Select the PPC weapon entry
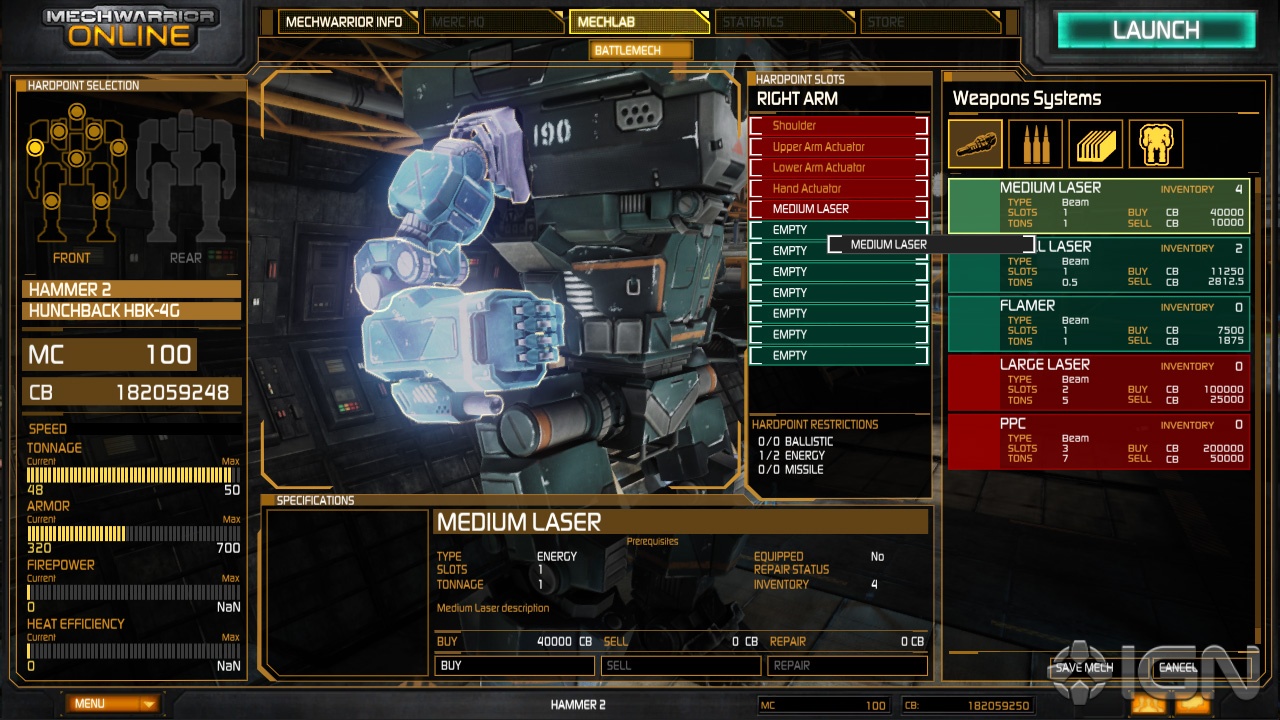 pos(1097,441)
